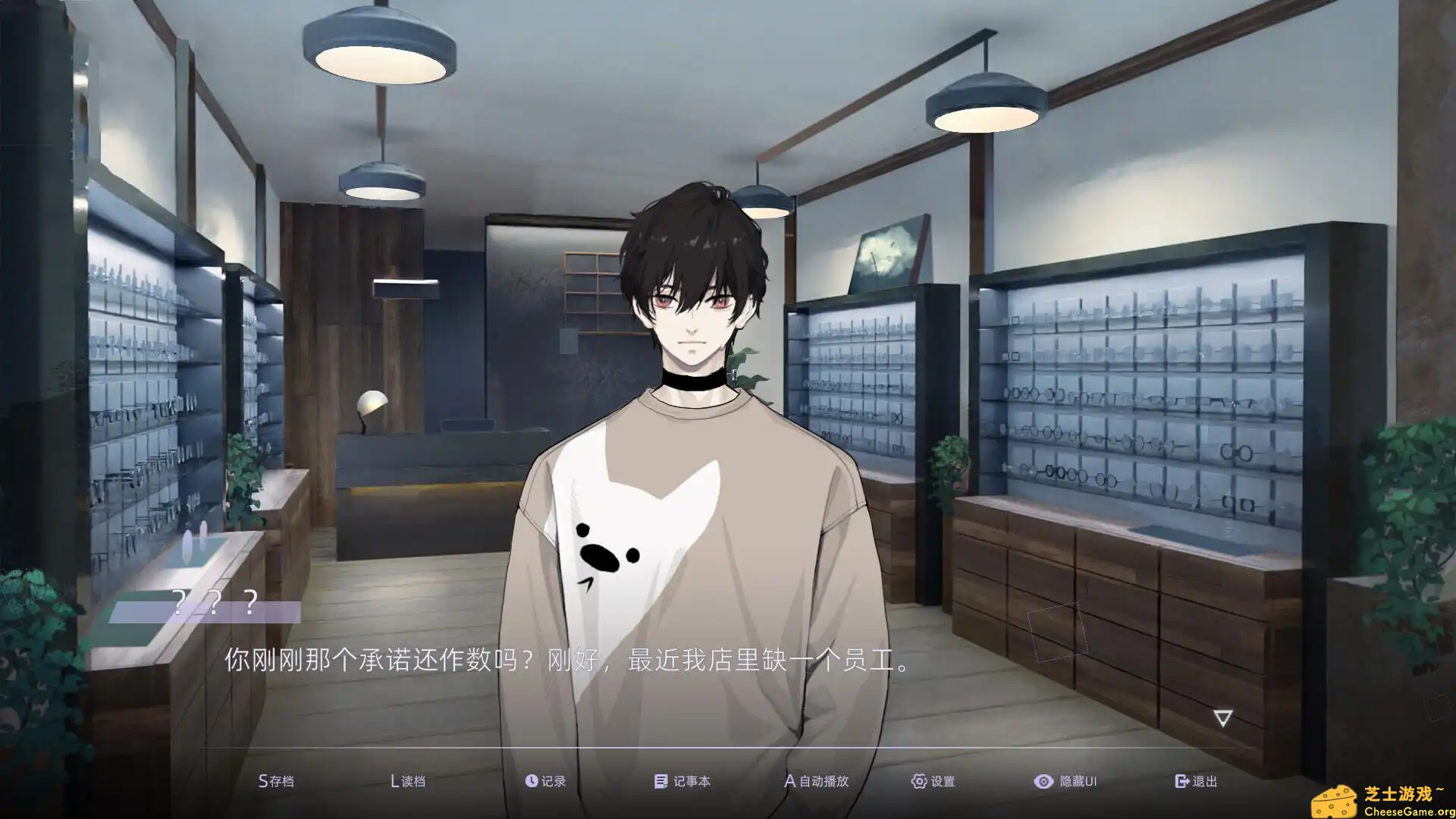
Task: Click the 存档 save option
Action: click(x=281, y=780)
